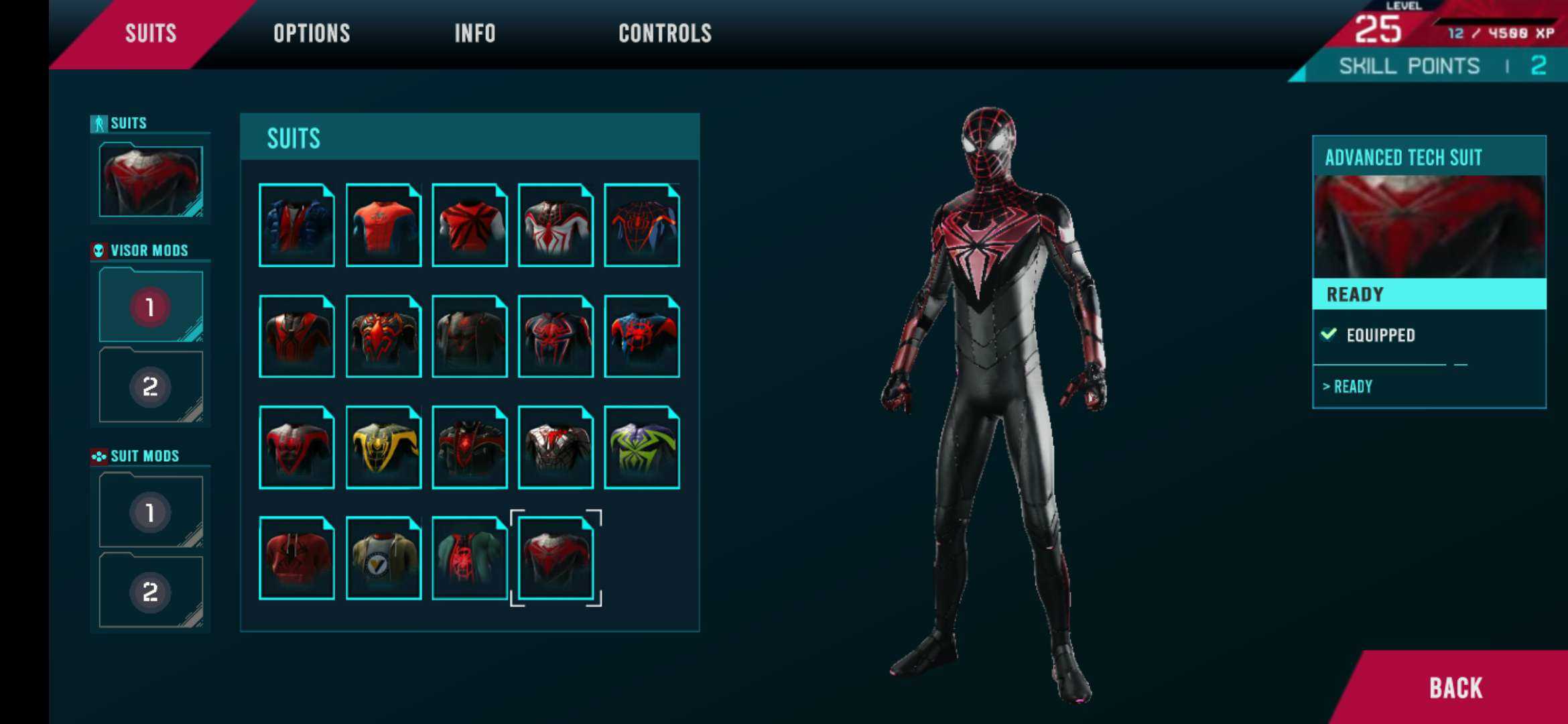The height and width of the screenshot is (724, 1568).
Task: Select the equipped suit slot in sidebar
Action: tap(151, 180)
